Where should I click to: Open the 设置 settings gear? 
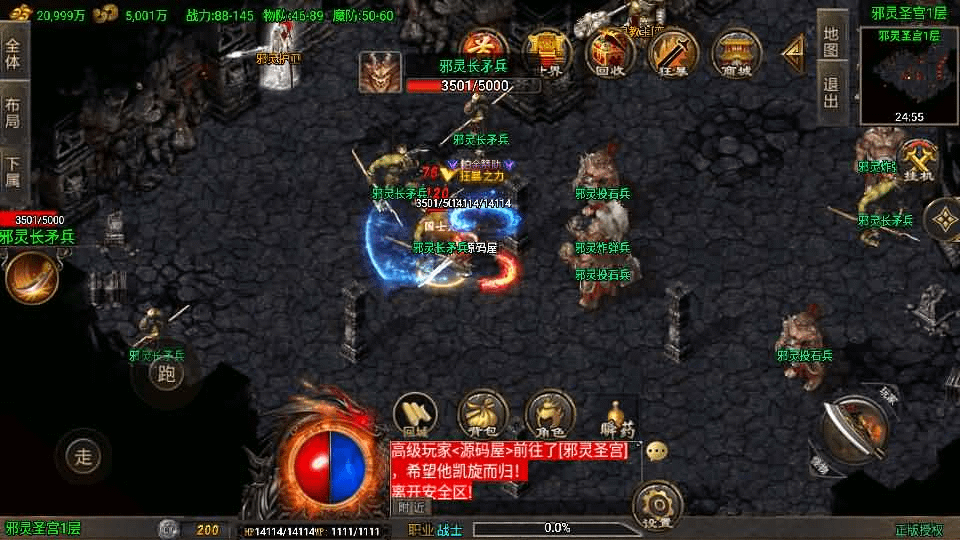[x=658, y=506]
